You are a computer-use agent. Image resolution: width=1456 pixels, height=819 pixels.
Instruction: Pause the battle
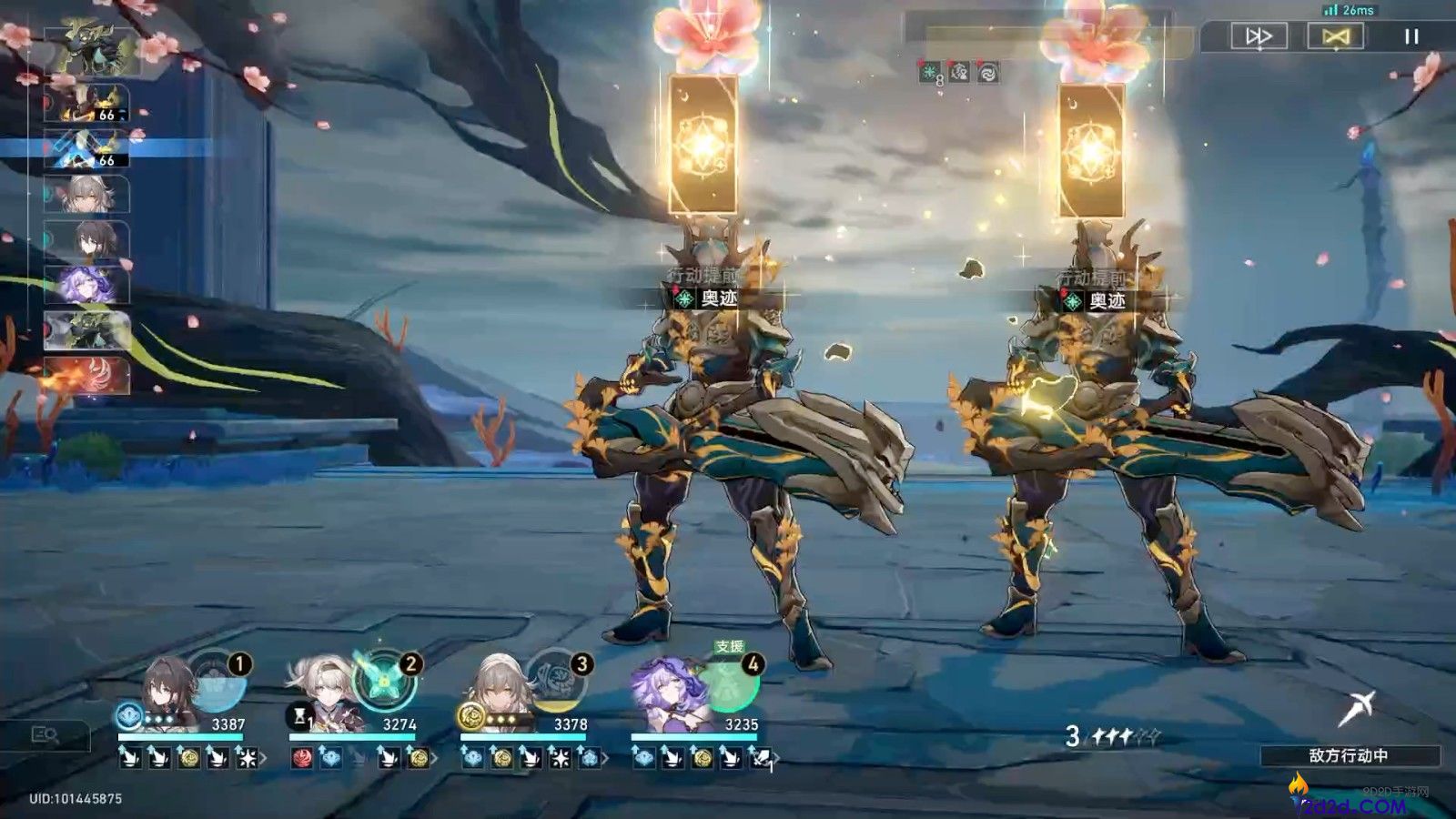click(x=1411, y=36)
